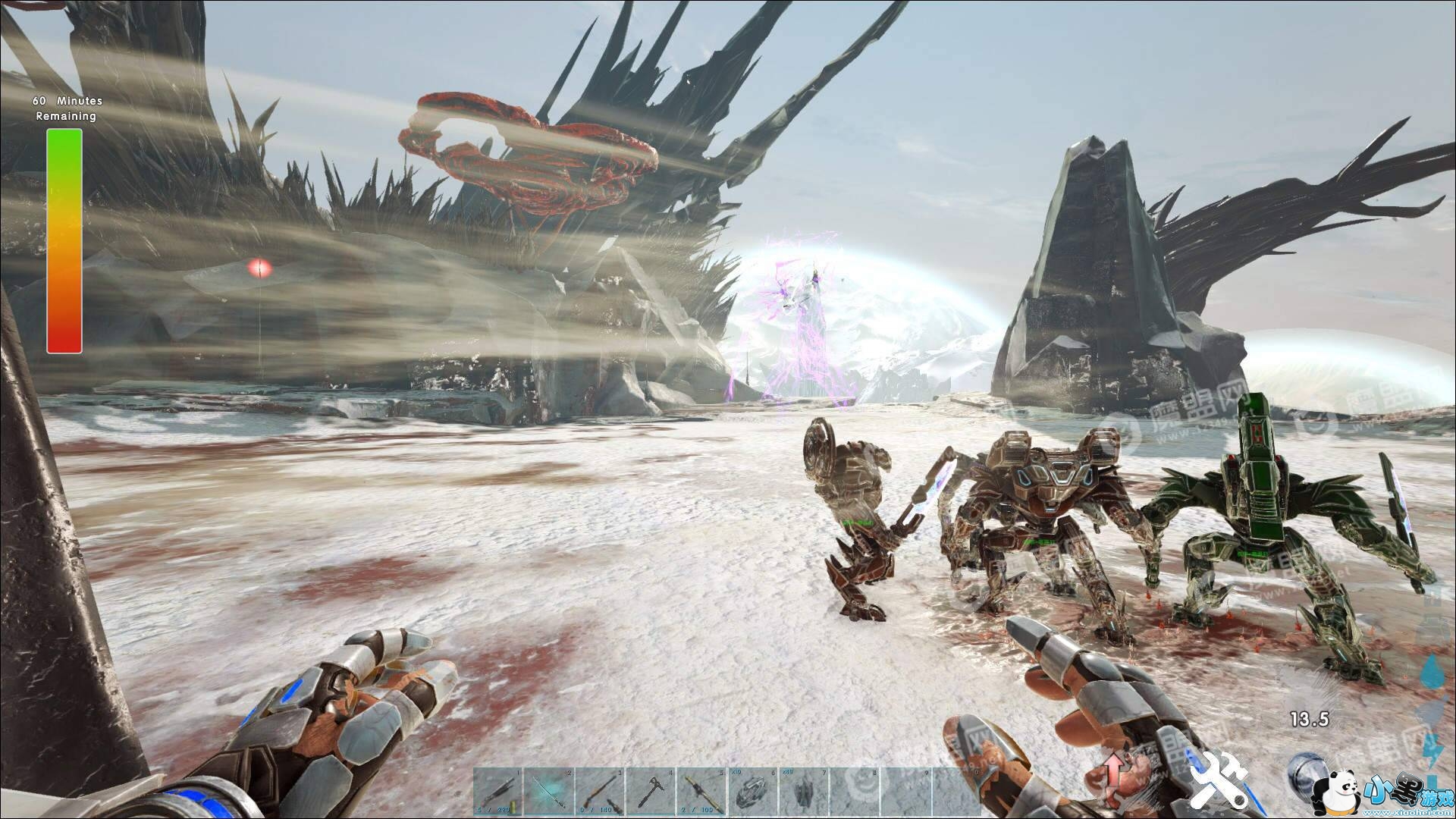Choose the long gun in hotbar slot 3
The width and height of the screenshot is (1456, 819).
(600, 792)
